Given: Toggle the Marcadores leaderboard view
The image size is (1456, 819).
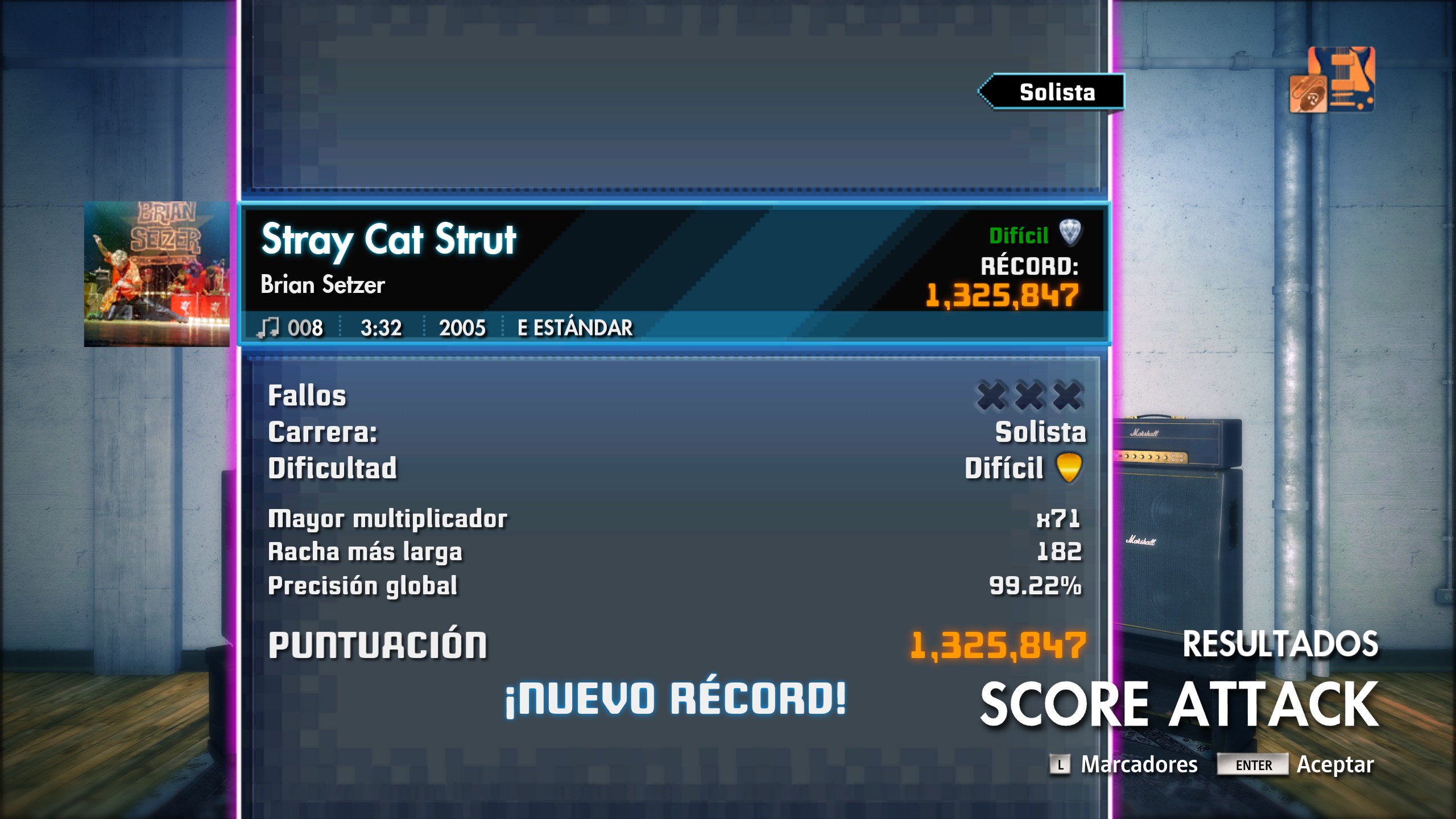Looking at the screenshot, I should pyautogui.click(x=1140, y=766).
